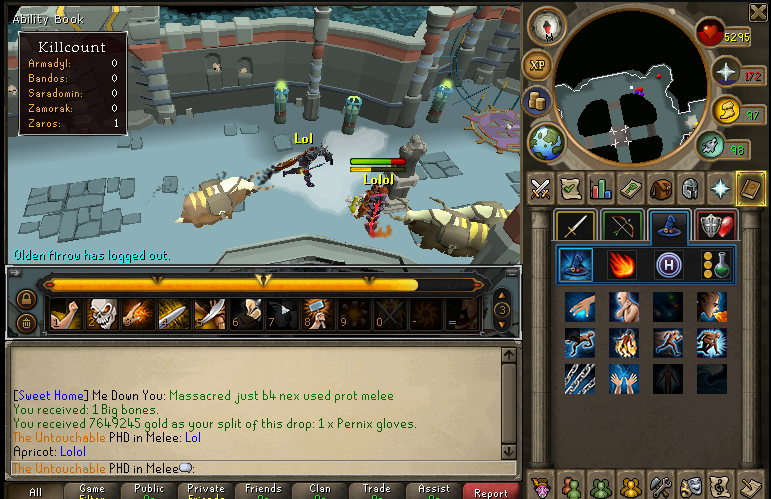Select the defence shield abilities tab
The height and width of the screenshot is (499, 771).
(714, 226)
